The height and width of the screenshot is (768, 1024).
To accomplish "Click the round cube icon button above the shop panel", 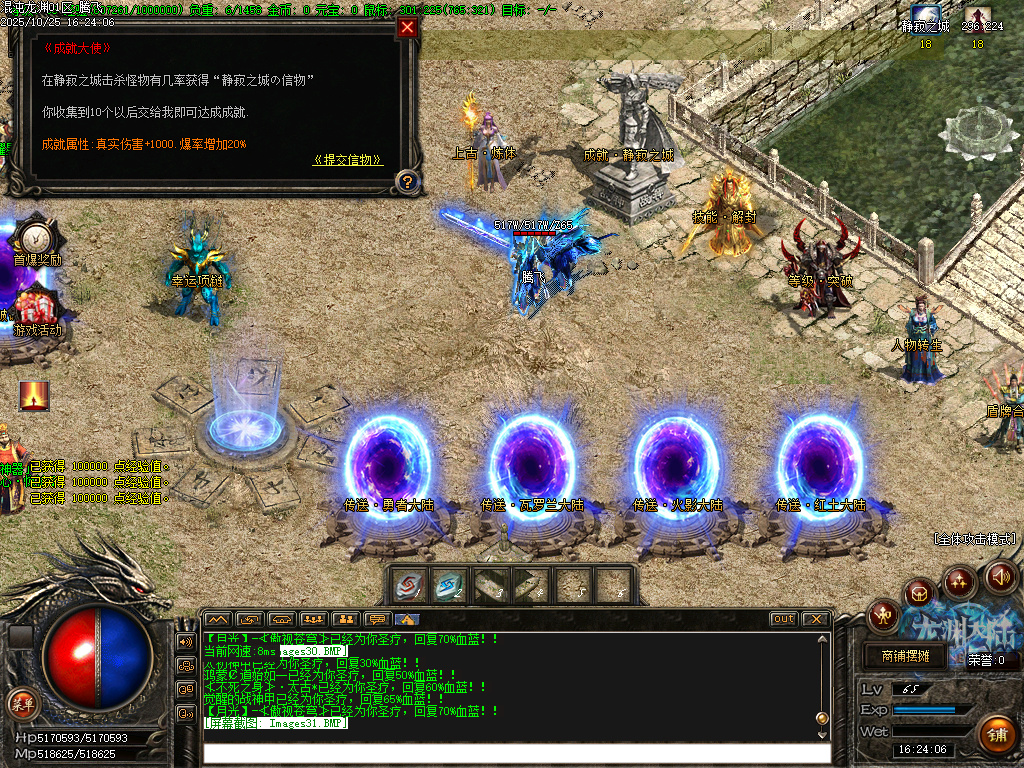I will 919,594.
